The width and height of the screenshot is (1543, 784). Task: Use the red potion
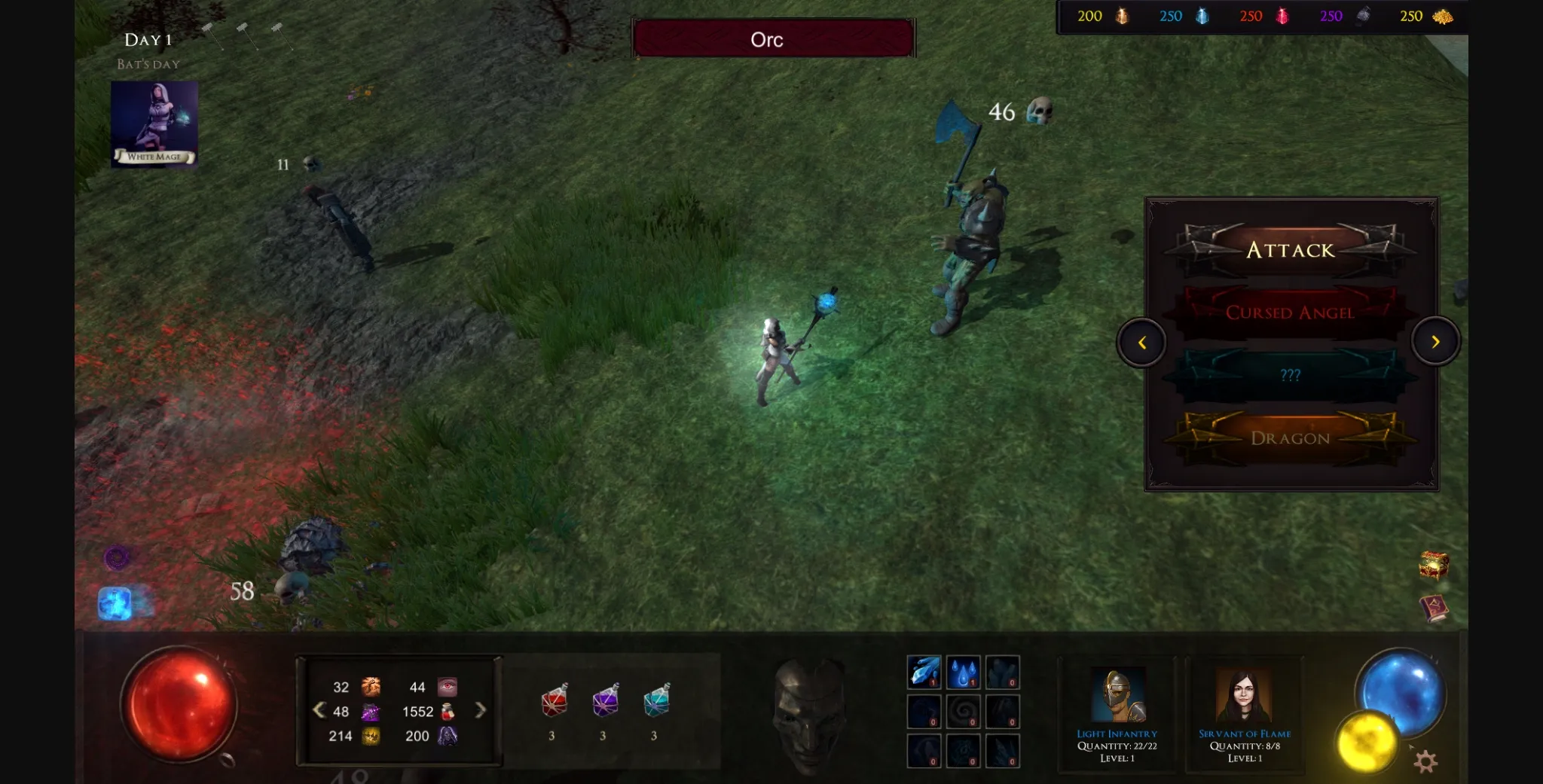[554, 702]
